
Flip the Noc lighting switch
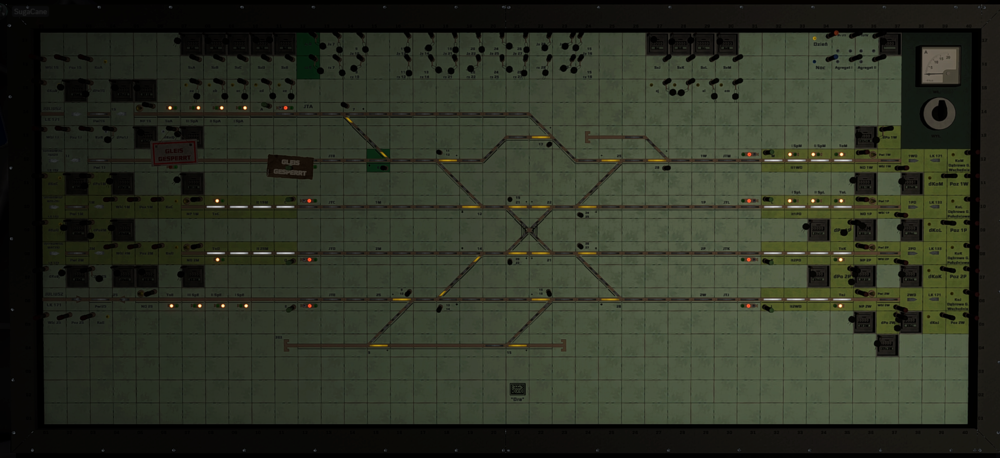[x=829, y=59]
